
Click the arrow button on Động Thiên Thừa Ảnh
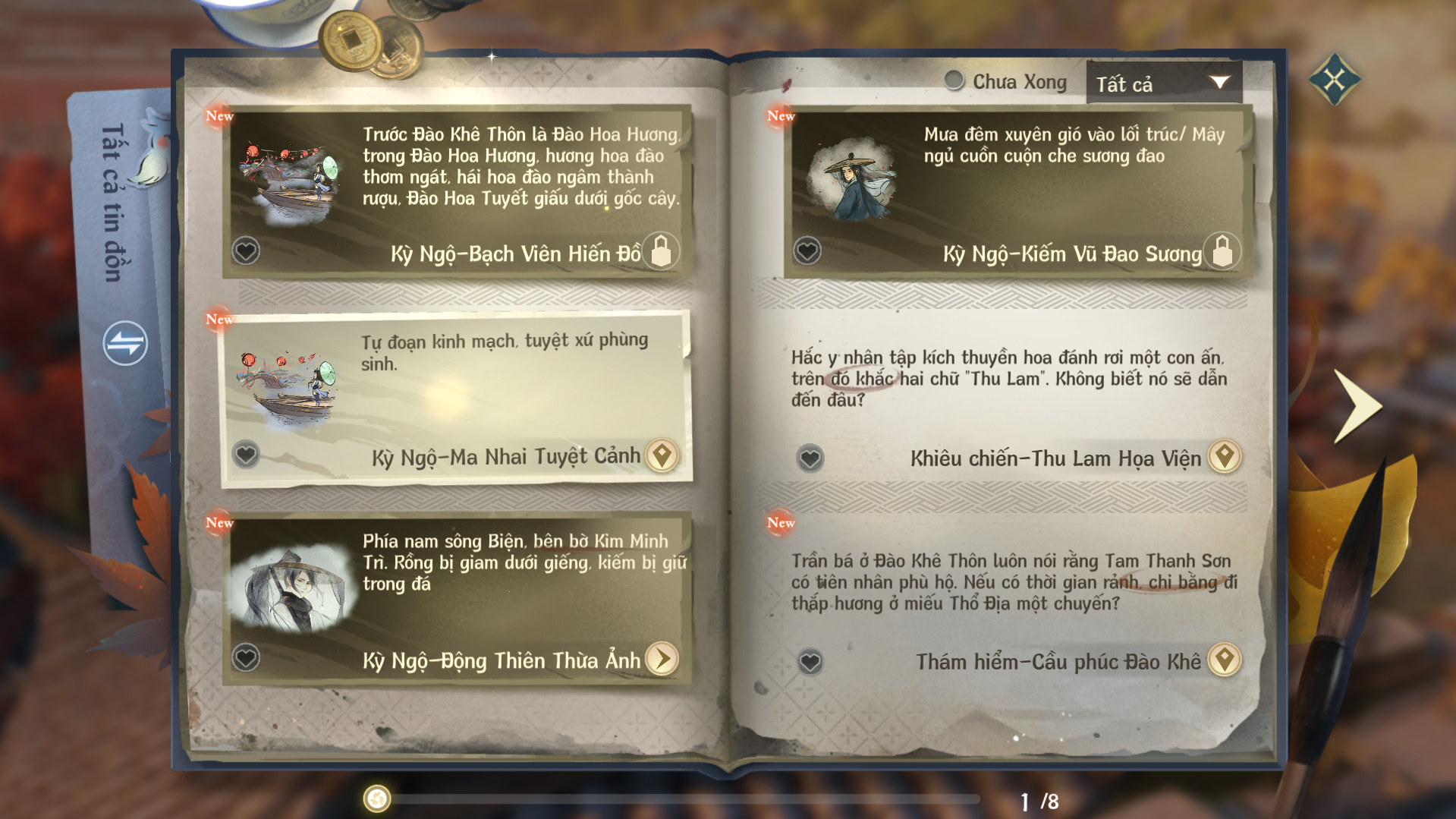(x=662, y=659)
